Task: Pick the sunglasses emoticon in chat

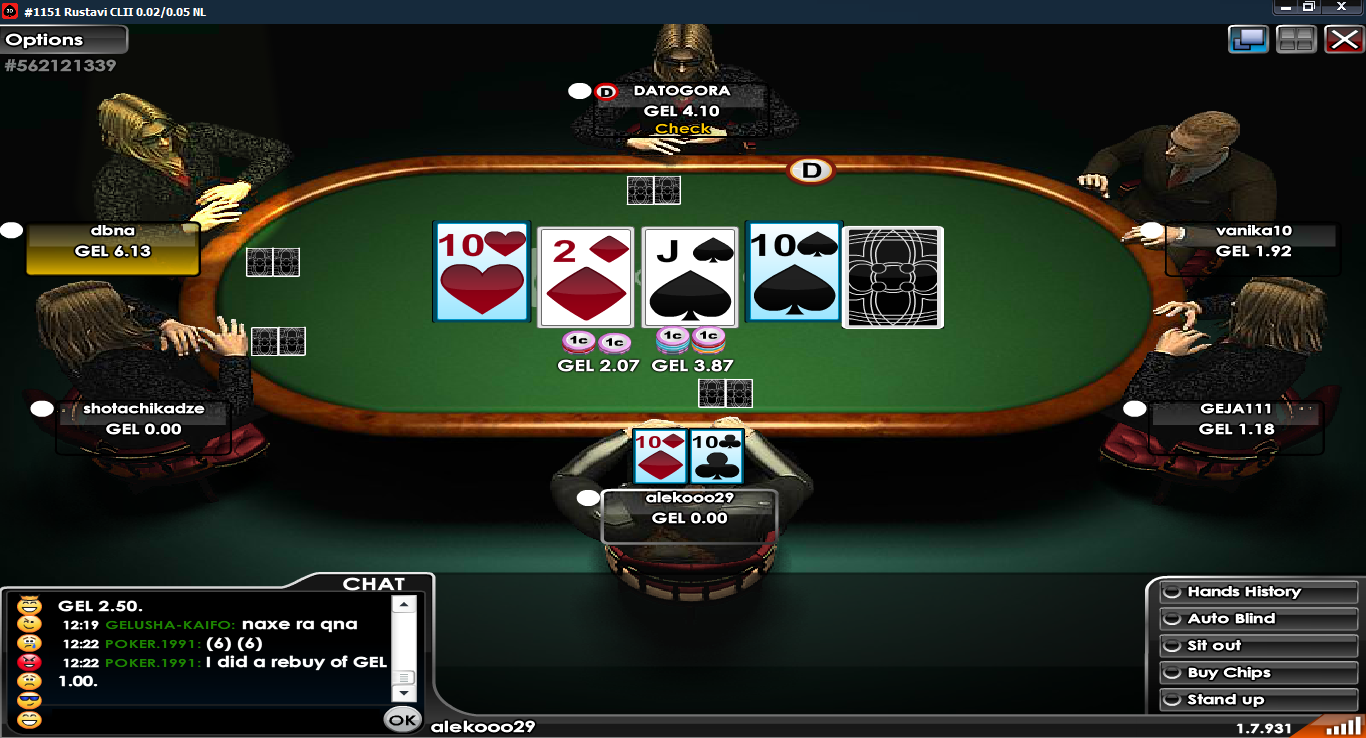Action: 30,700
